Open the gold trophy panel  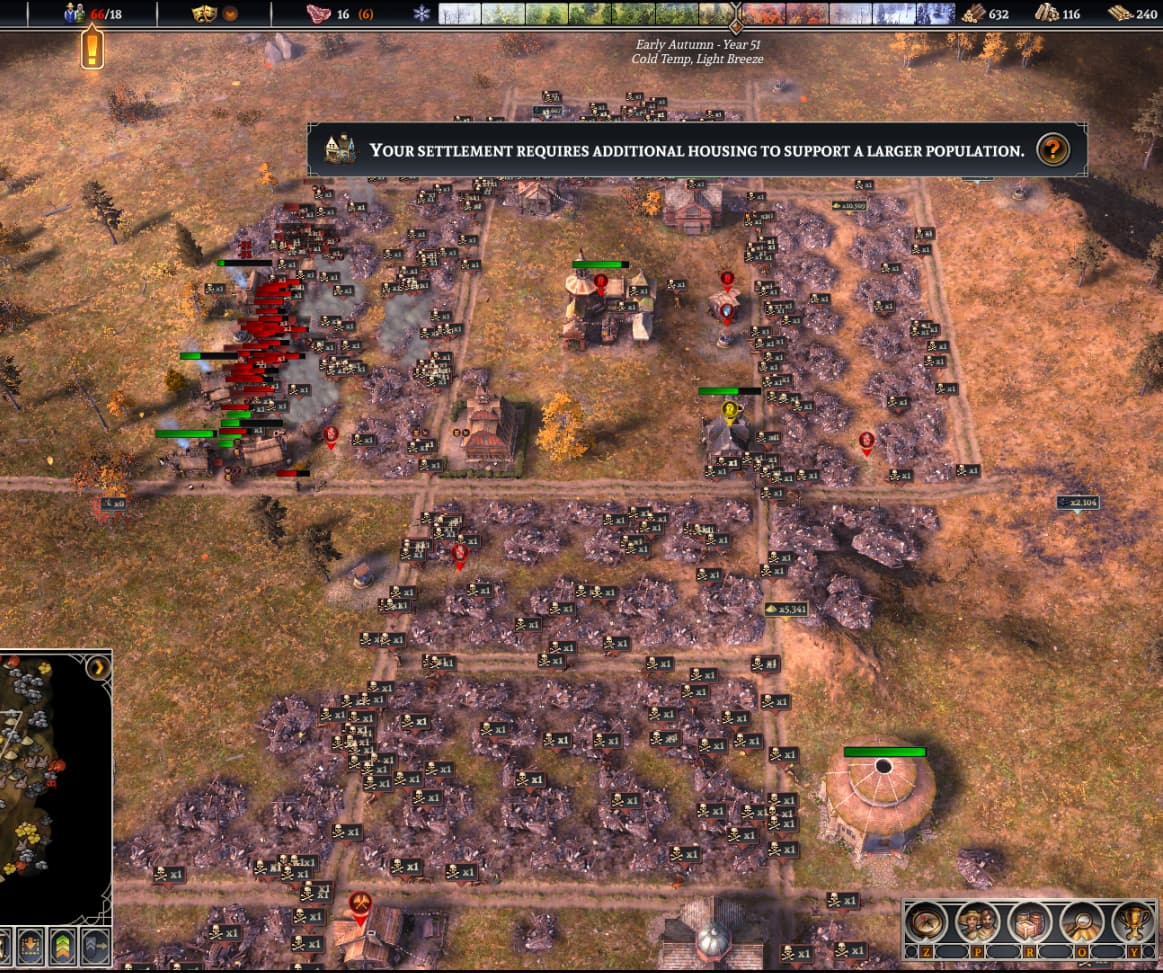(1133, 921)
